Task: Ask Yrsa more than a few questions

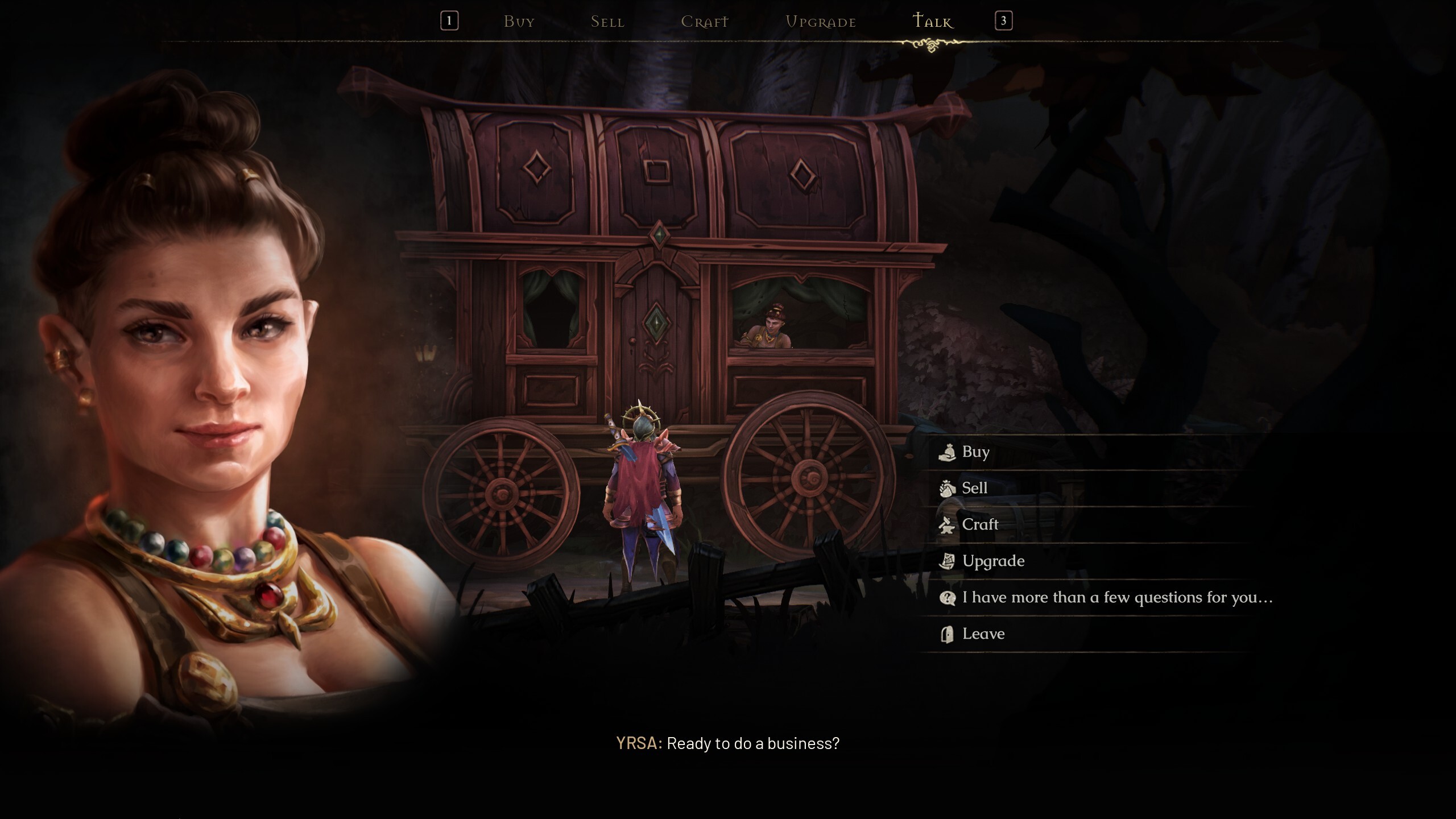Action: pyautogui.click(x=1116, y=598)
